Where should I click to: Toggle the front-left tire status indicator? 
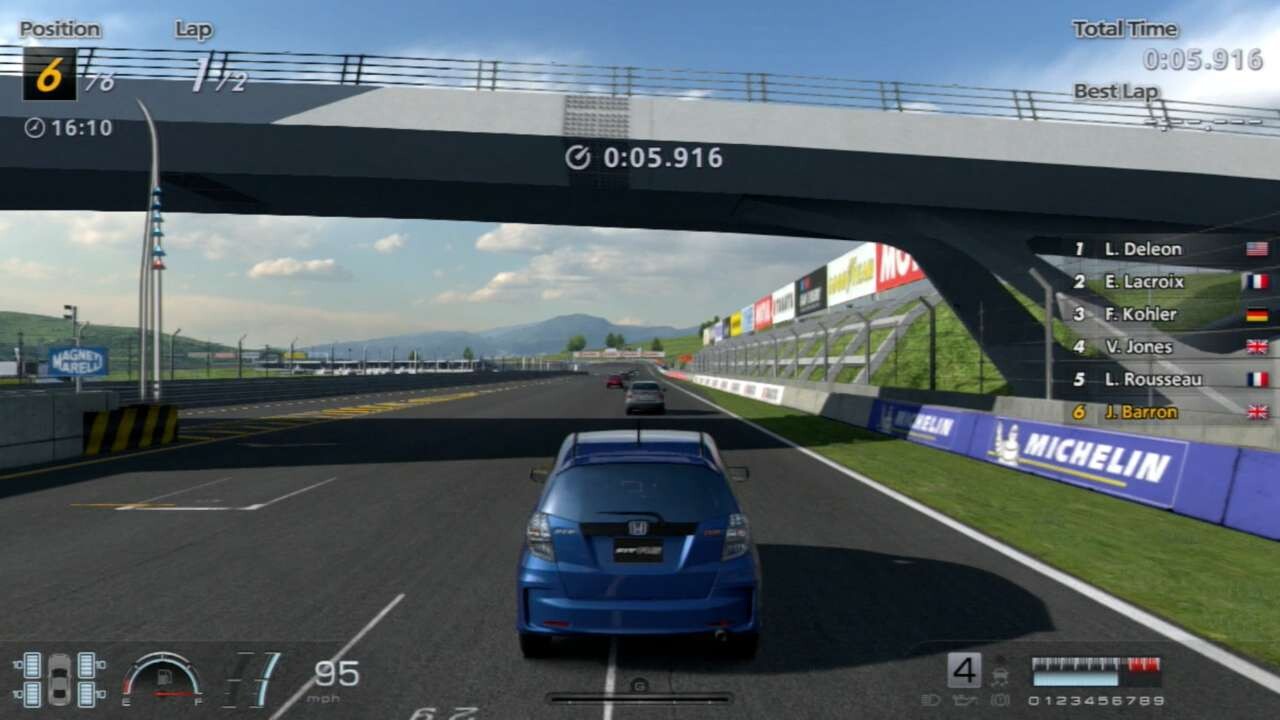click(31, 666)
